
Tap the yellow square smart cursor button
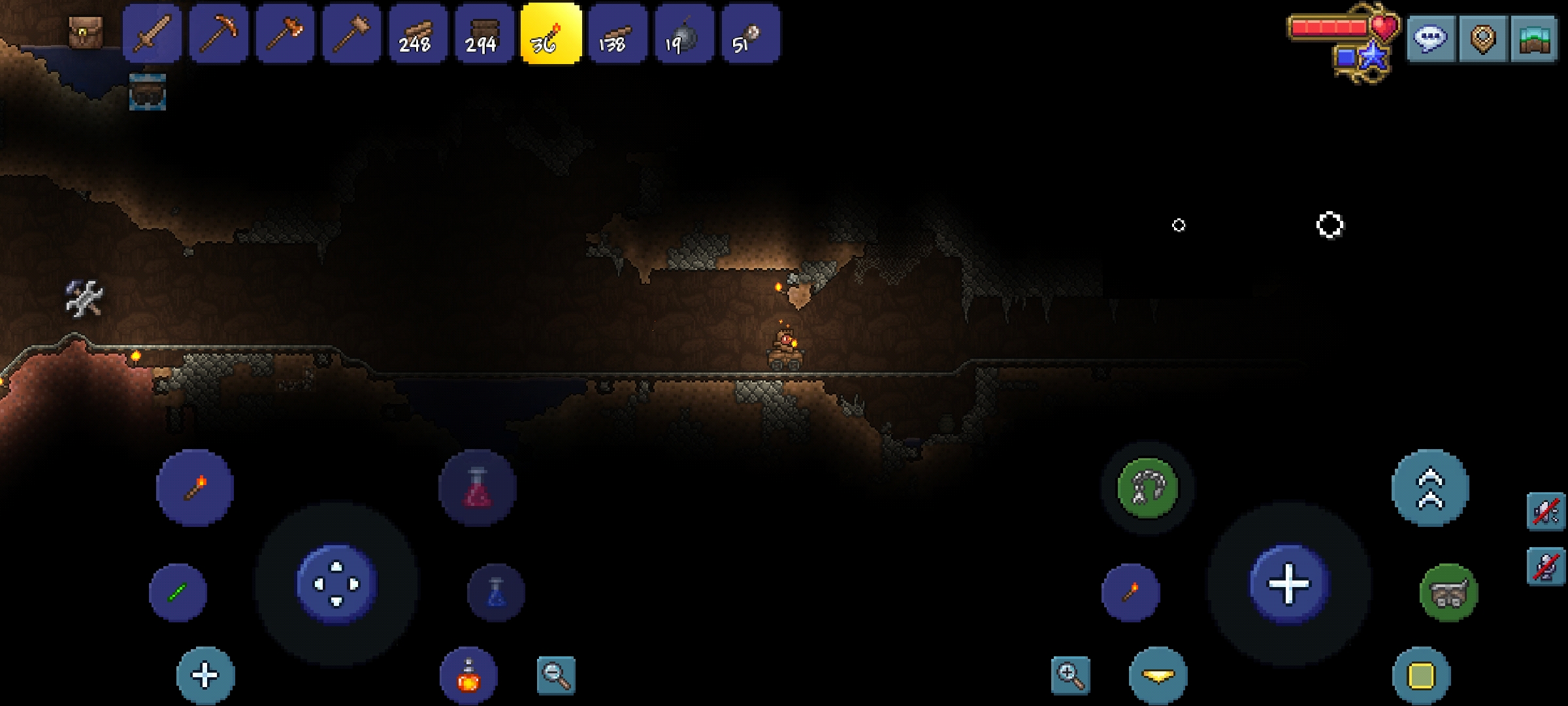tap(1421, 675)
